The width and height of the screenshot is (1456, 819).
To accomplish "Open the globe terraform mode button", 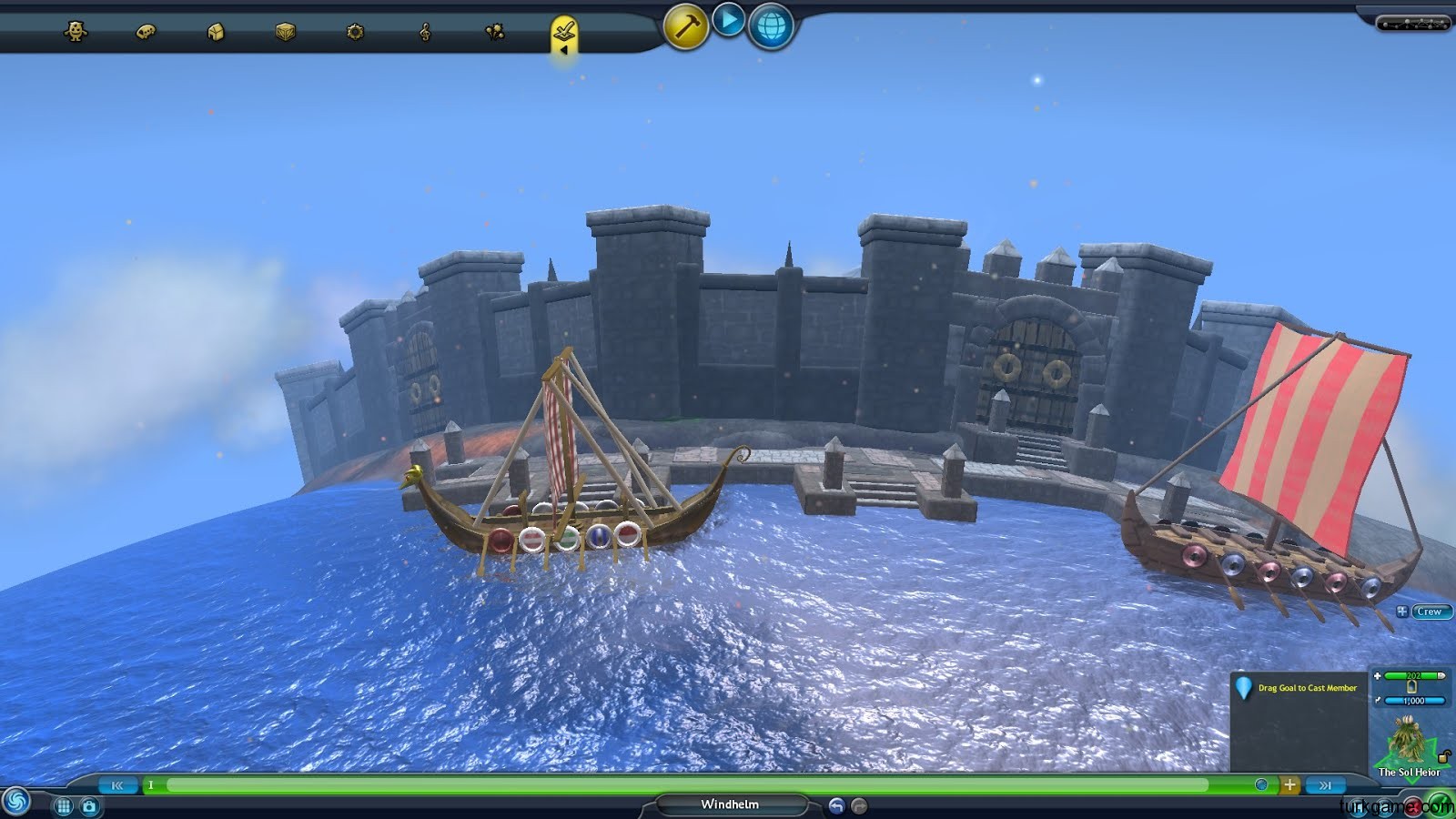I will coord(771,26).
